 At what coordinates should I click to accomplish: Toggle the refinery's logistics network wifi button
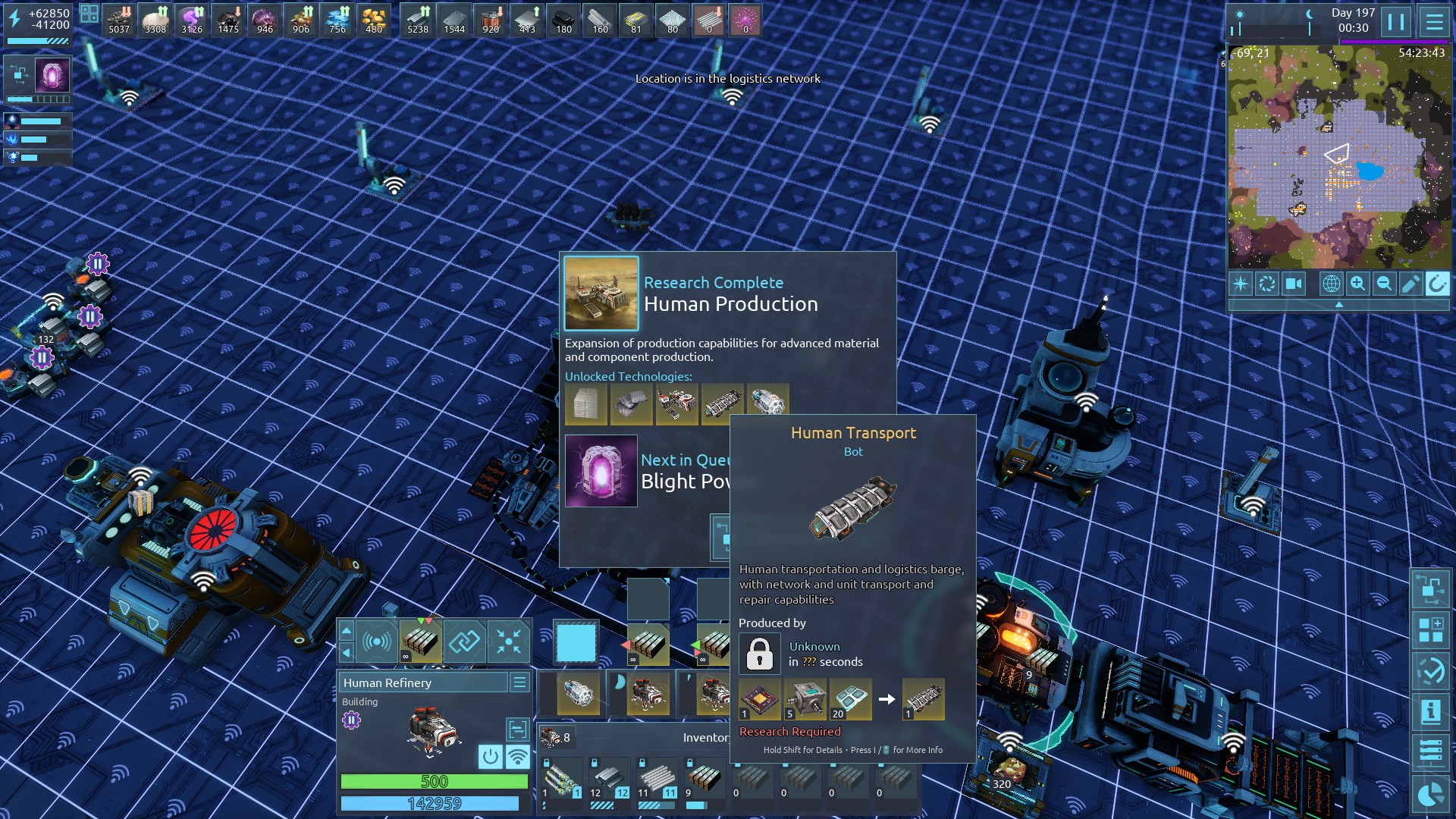click(518, 756)
